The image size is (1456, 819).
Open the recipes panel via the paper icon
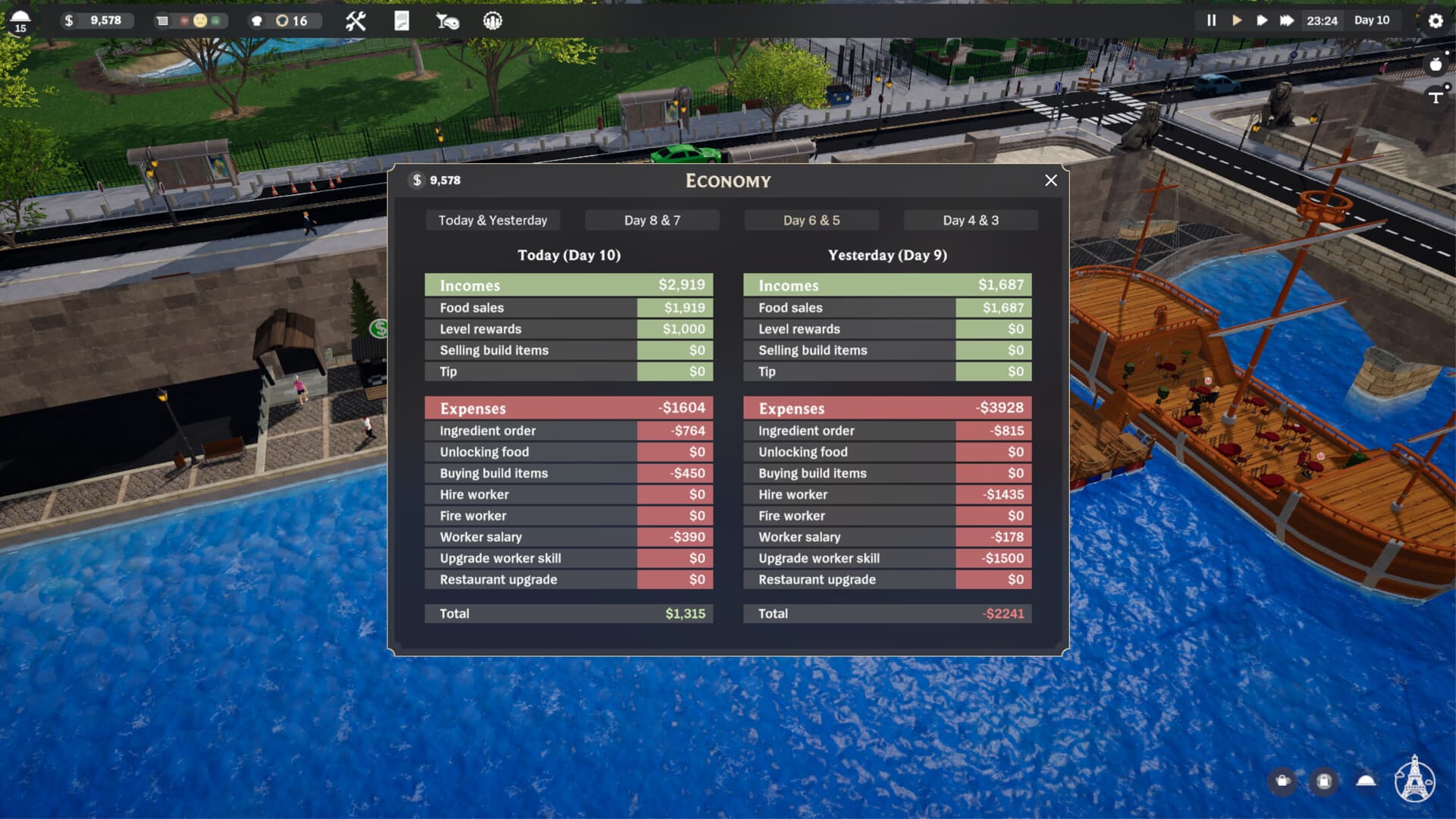point(400,20)
